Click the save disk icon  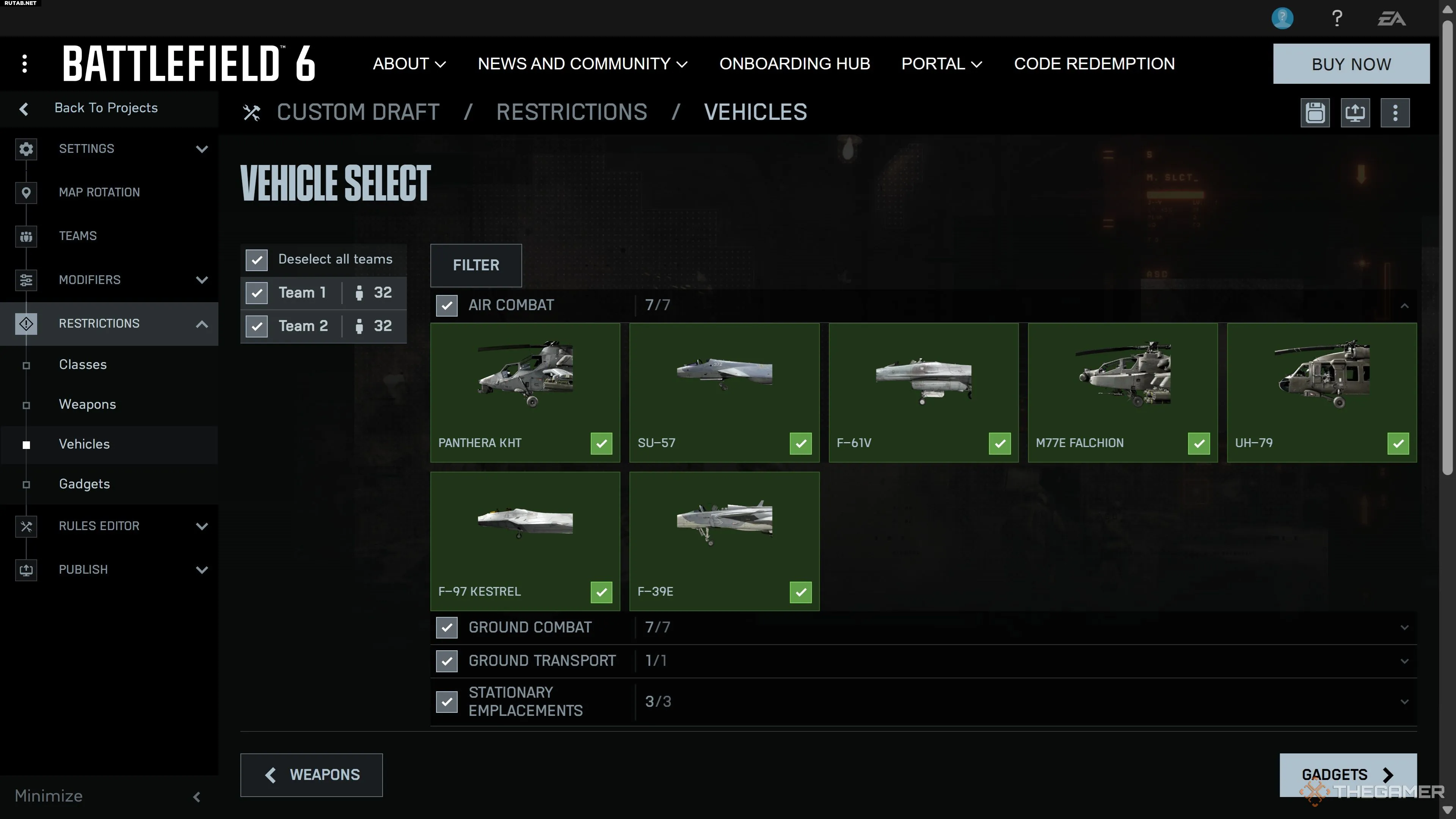1315,113
